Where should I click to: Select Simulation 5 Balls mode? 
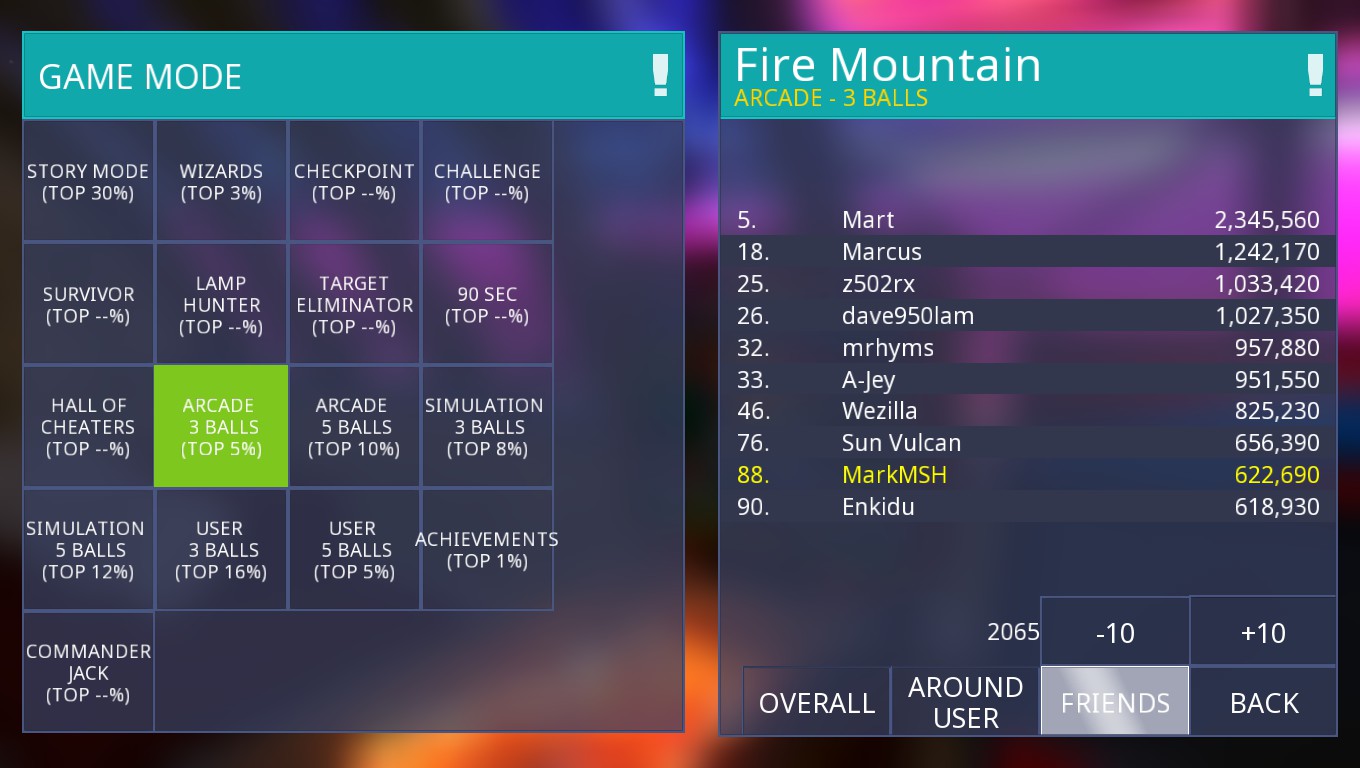[x=88, y=550]
